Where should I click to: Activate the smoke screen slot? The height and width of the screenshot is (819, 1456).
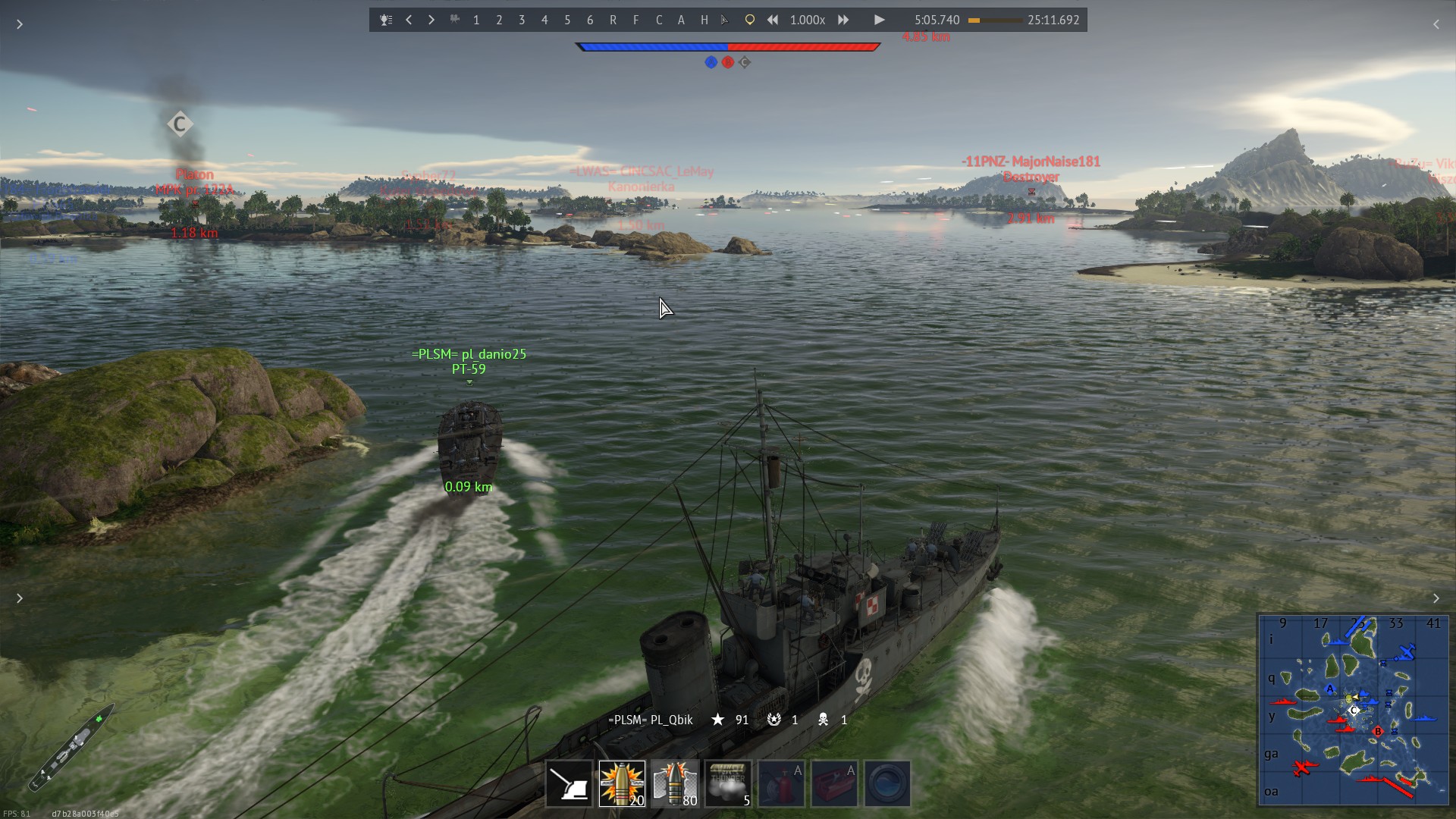click(728, 783)
